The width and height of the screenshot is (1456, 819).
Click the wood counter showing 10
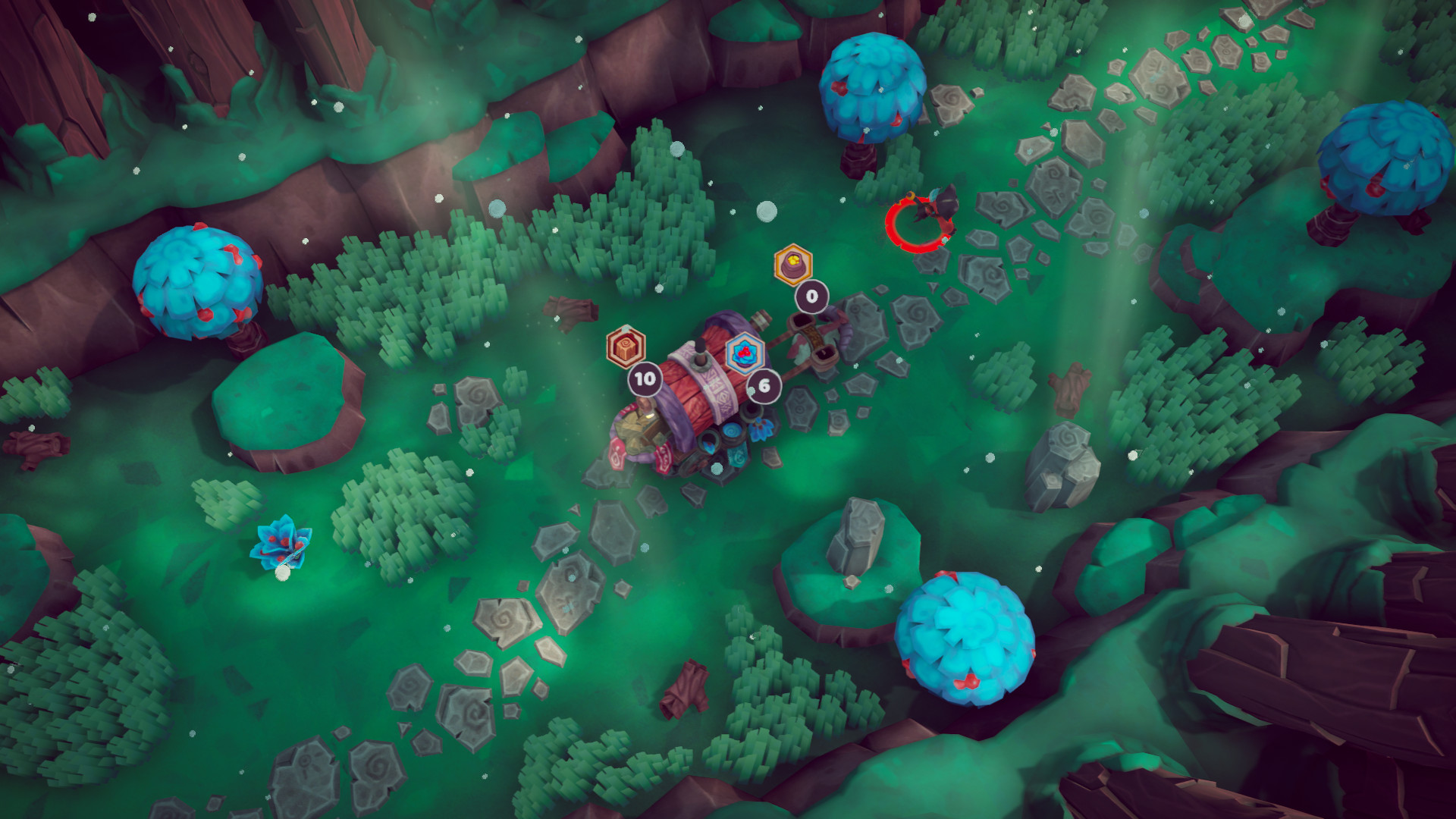[645, 379]
